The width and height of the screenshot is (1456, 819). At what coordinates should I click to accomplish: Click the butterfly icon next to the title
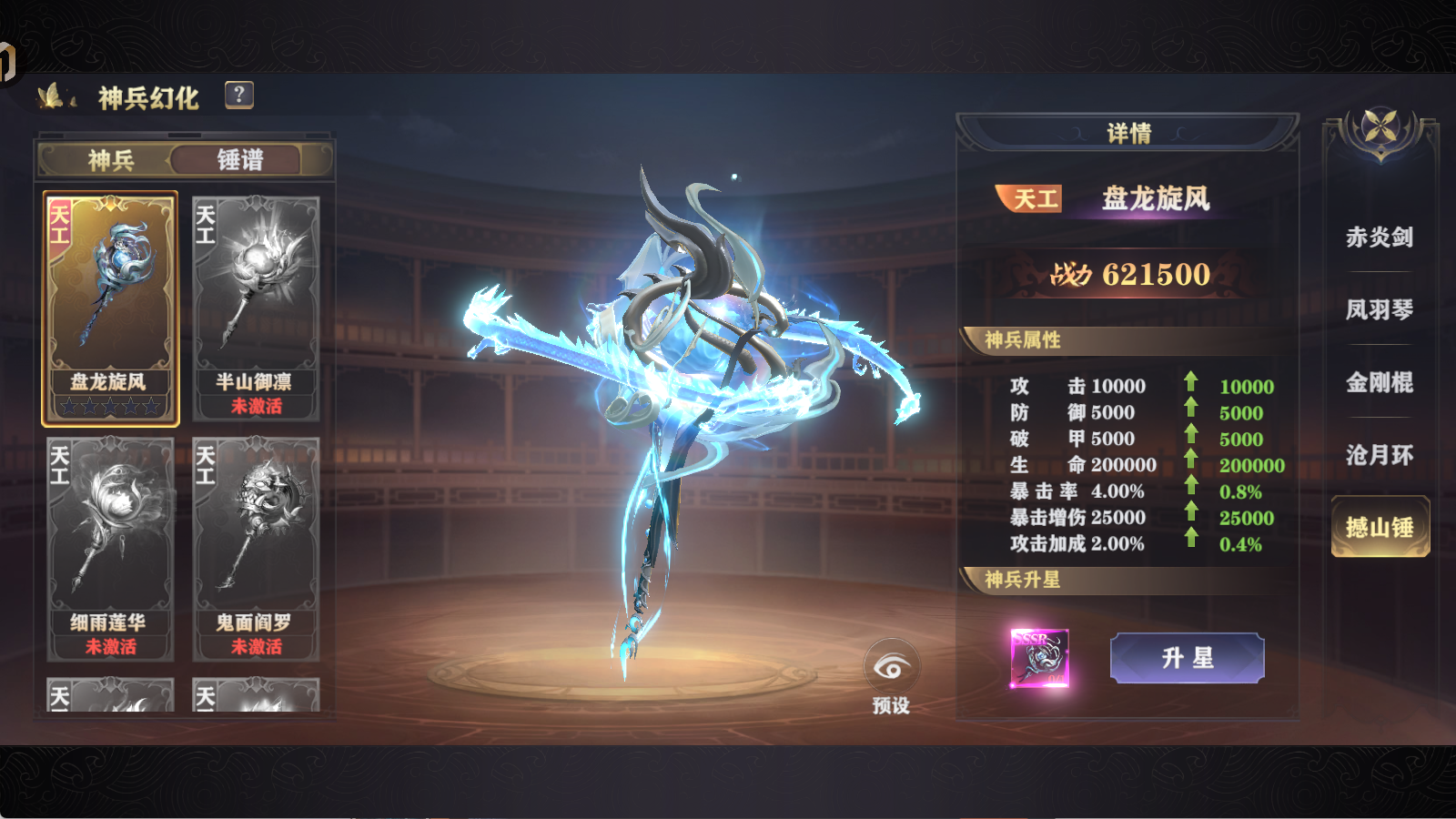(x=52, y=95)
